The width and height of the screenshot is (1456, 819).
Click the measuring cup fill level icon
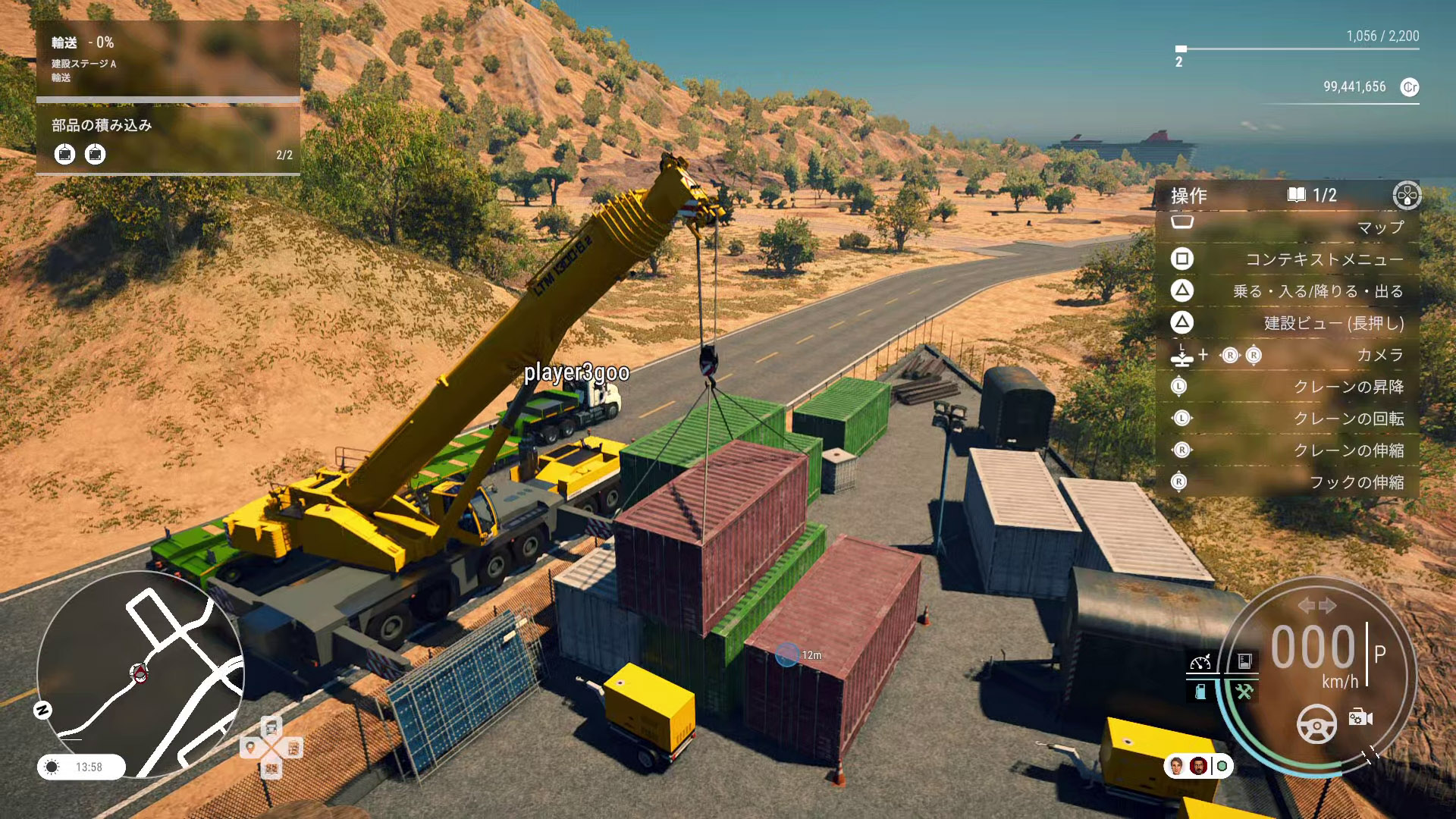coord(1244,662)
